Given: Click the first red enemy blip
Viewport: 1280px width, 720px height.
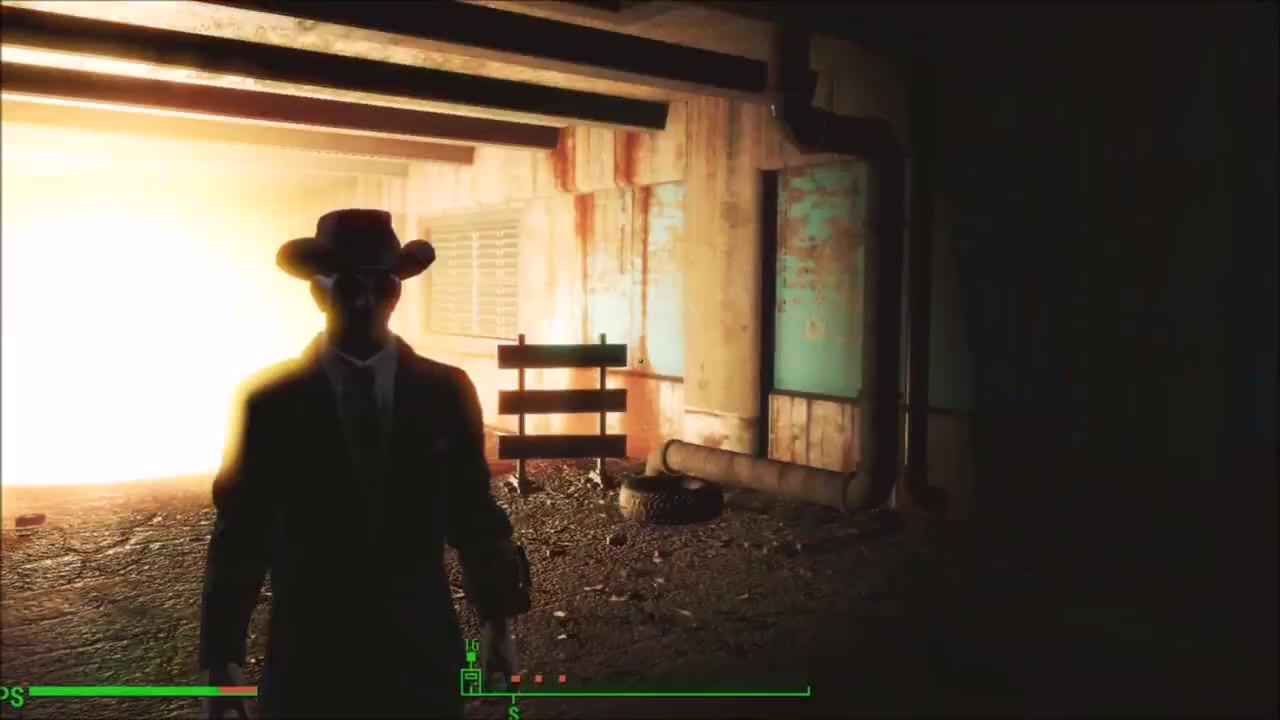Looking at the screenshot, I should pos(515,678).
